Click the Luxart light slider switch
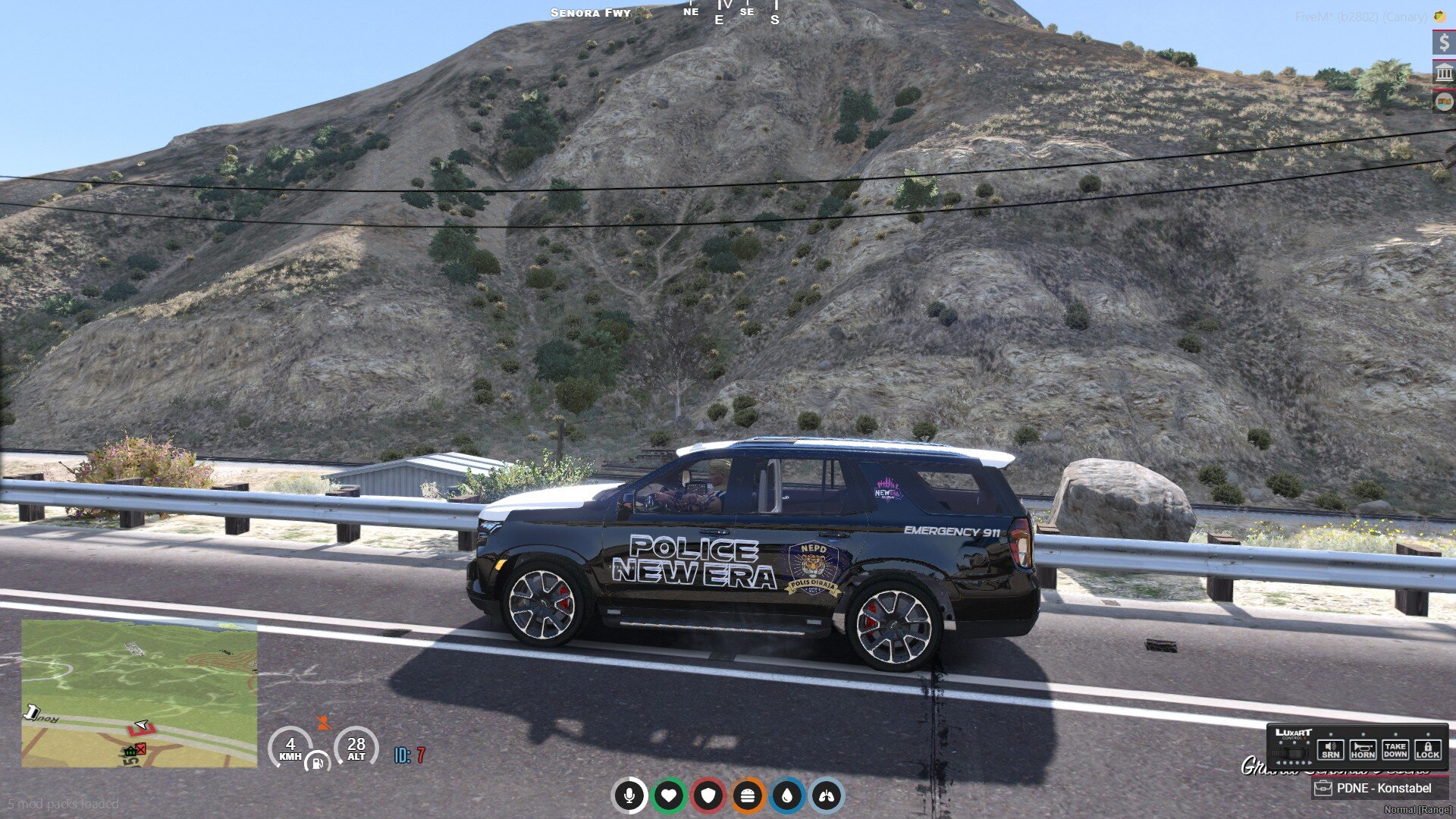Screen dimensions: 1456x819 [x=1292, y=753]
